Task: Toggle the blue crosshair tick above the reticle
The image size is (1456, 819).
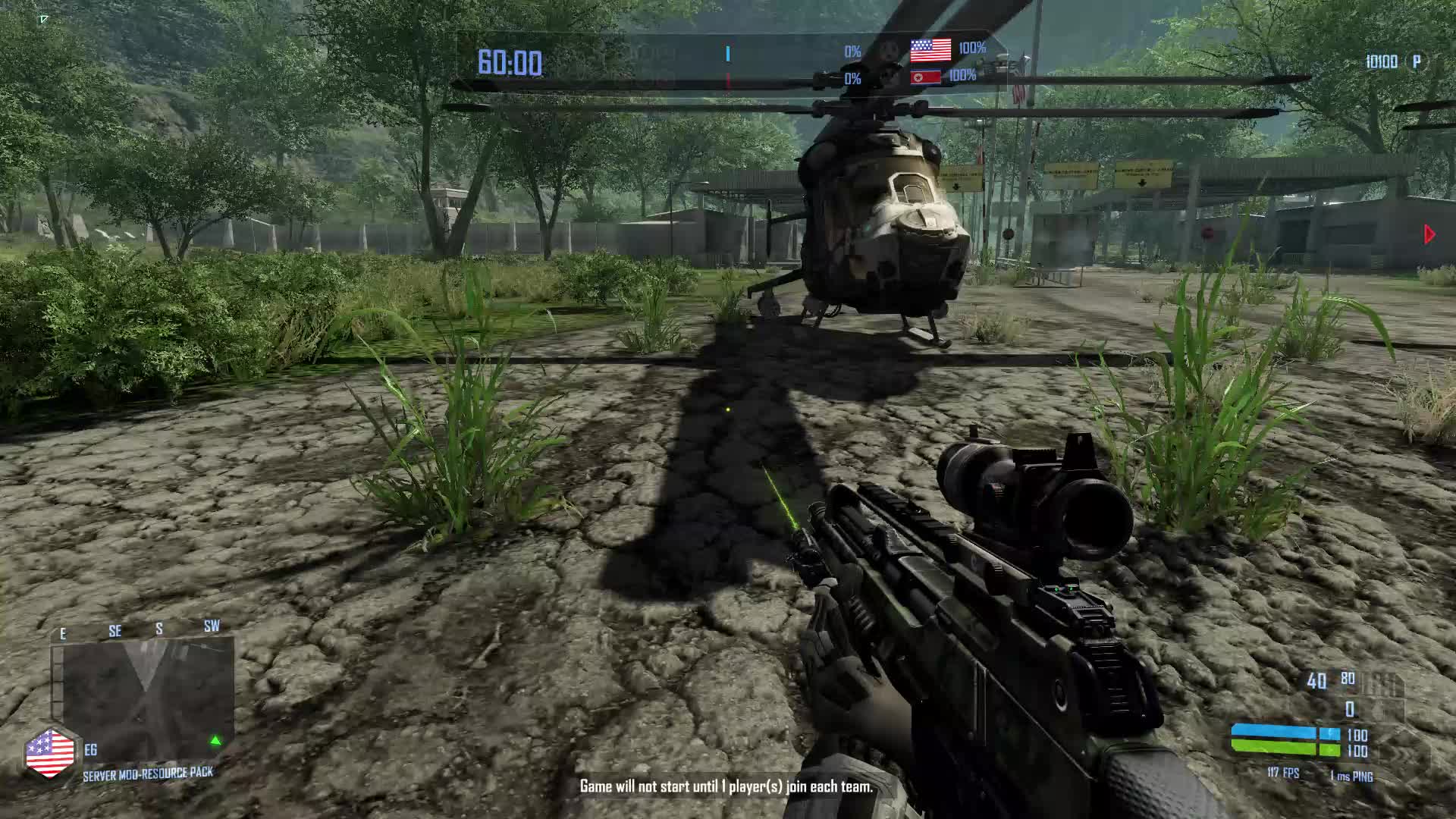Action: (x=726, y=55)
